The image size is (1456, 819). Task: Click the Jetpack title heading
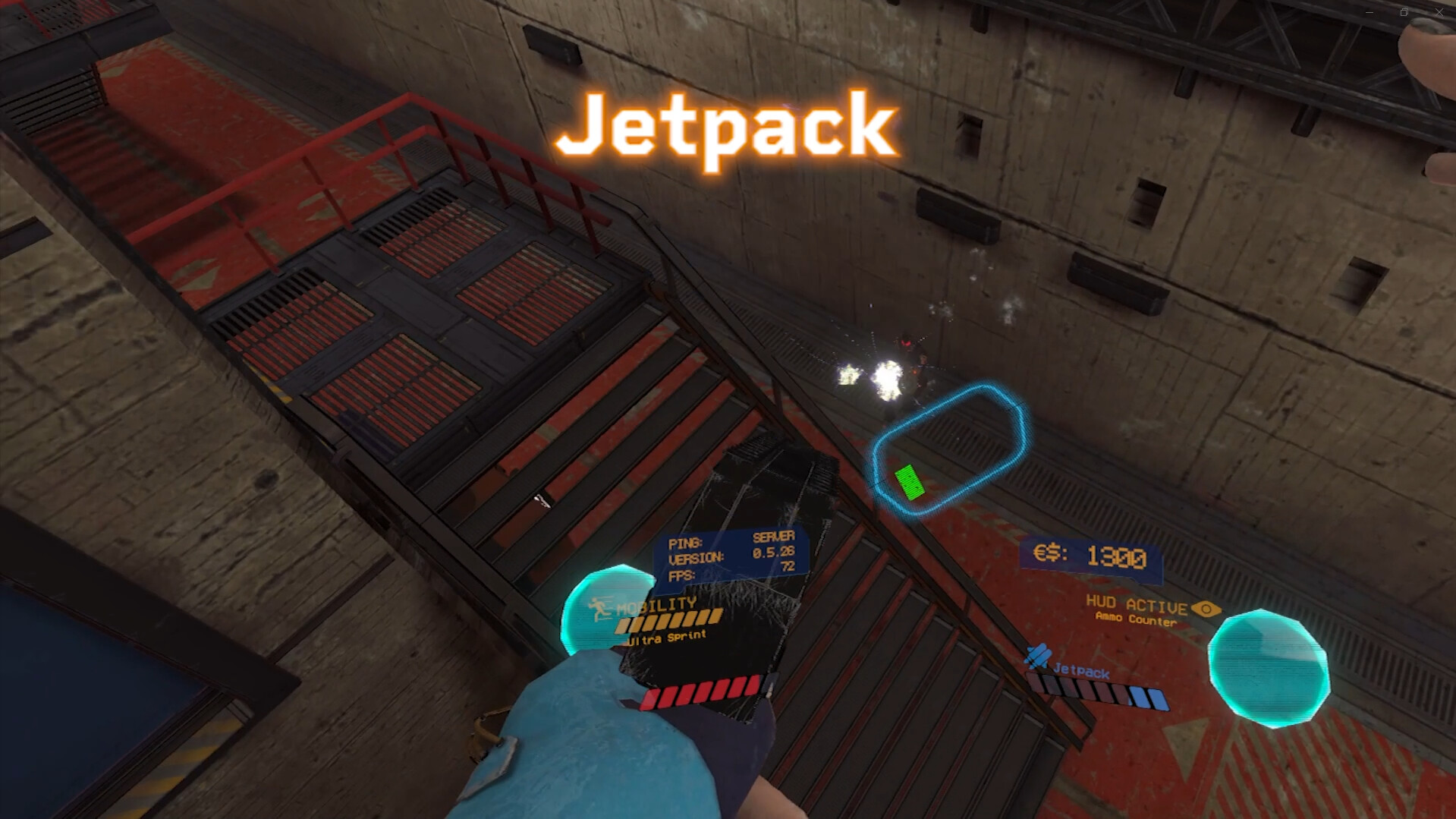point(726,126)
